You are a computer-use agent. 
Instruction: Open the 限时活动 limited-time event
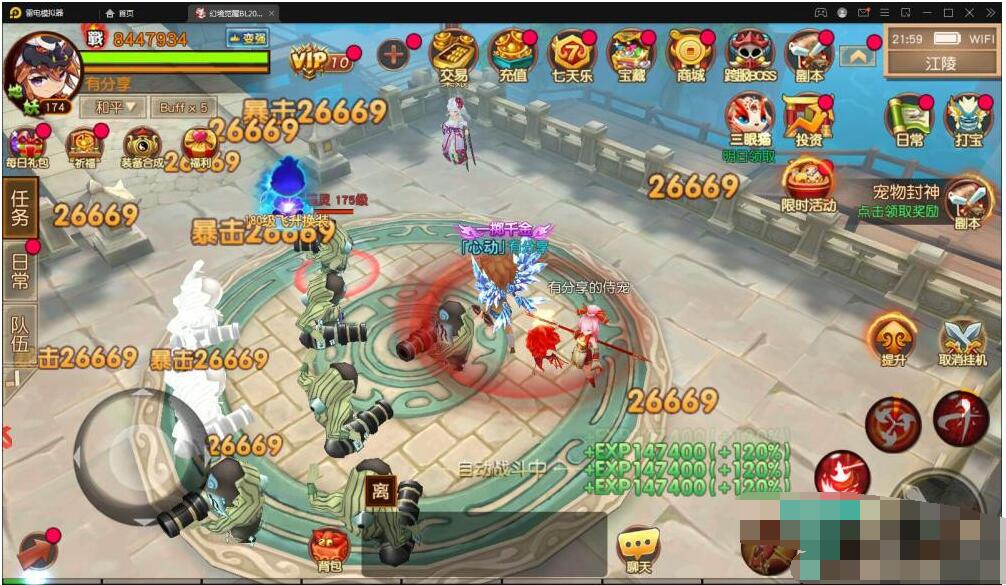[x=809, y=185]
